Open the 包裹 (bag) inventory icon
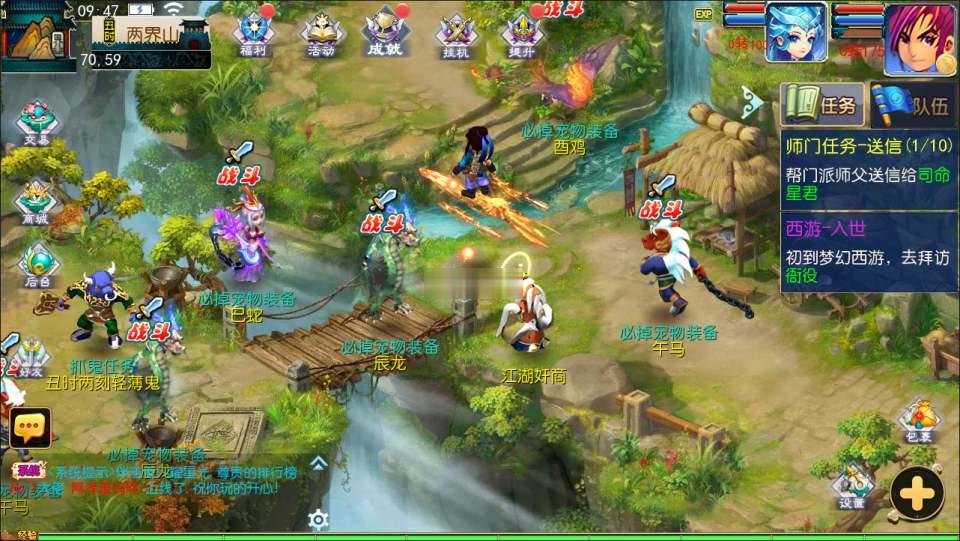The image size is (960, 541). click(x=916, y=421)
